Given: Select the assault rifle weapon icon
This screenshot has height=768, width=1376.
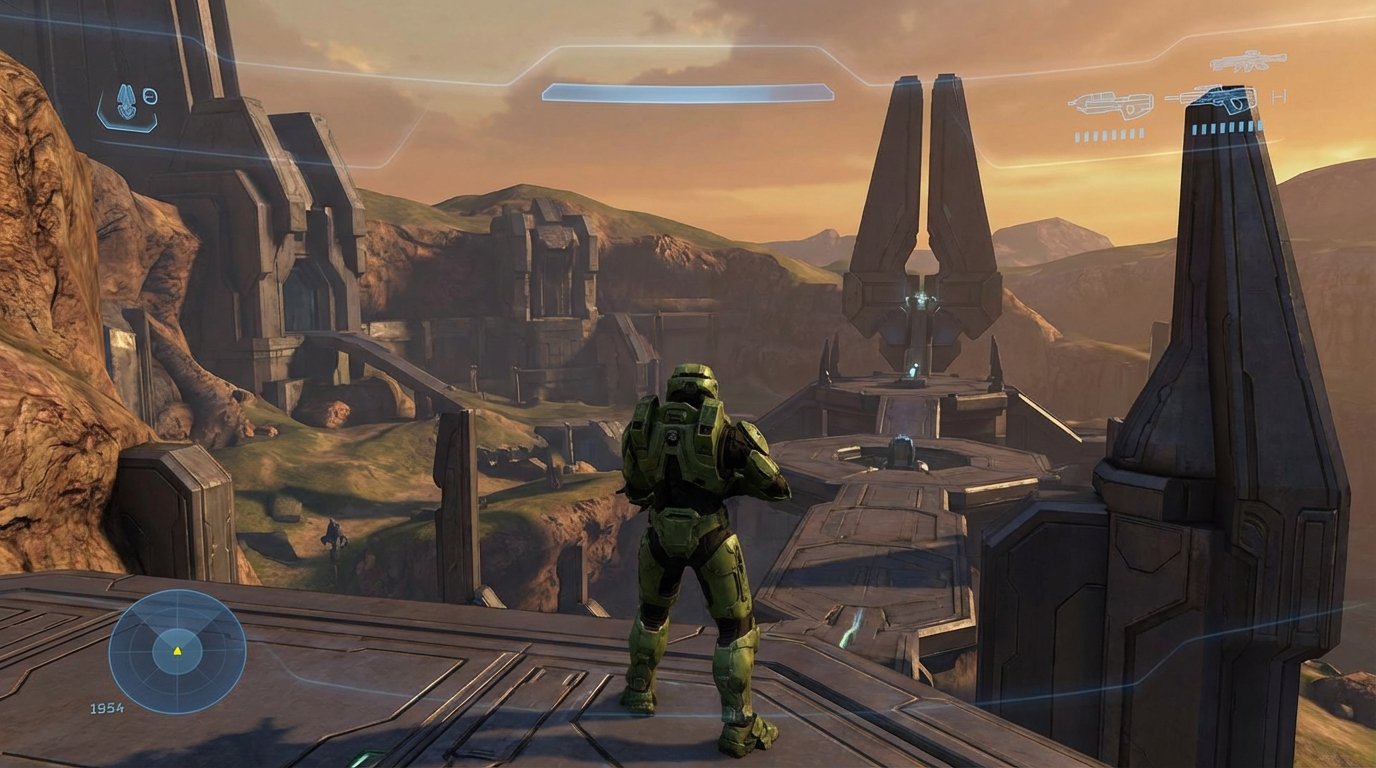Looking at the screenshot, I should 1110,104.
